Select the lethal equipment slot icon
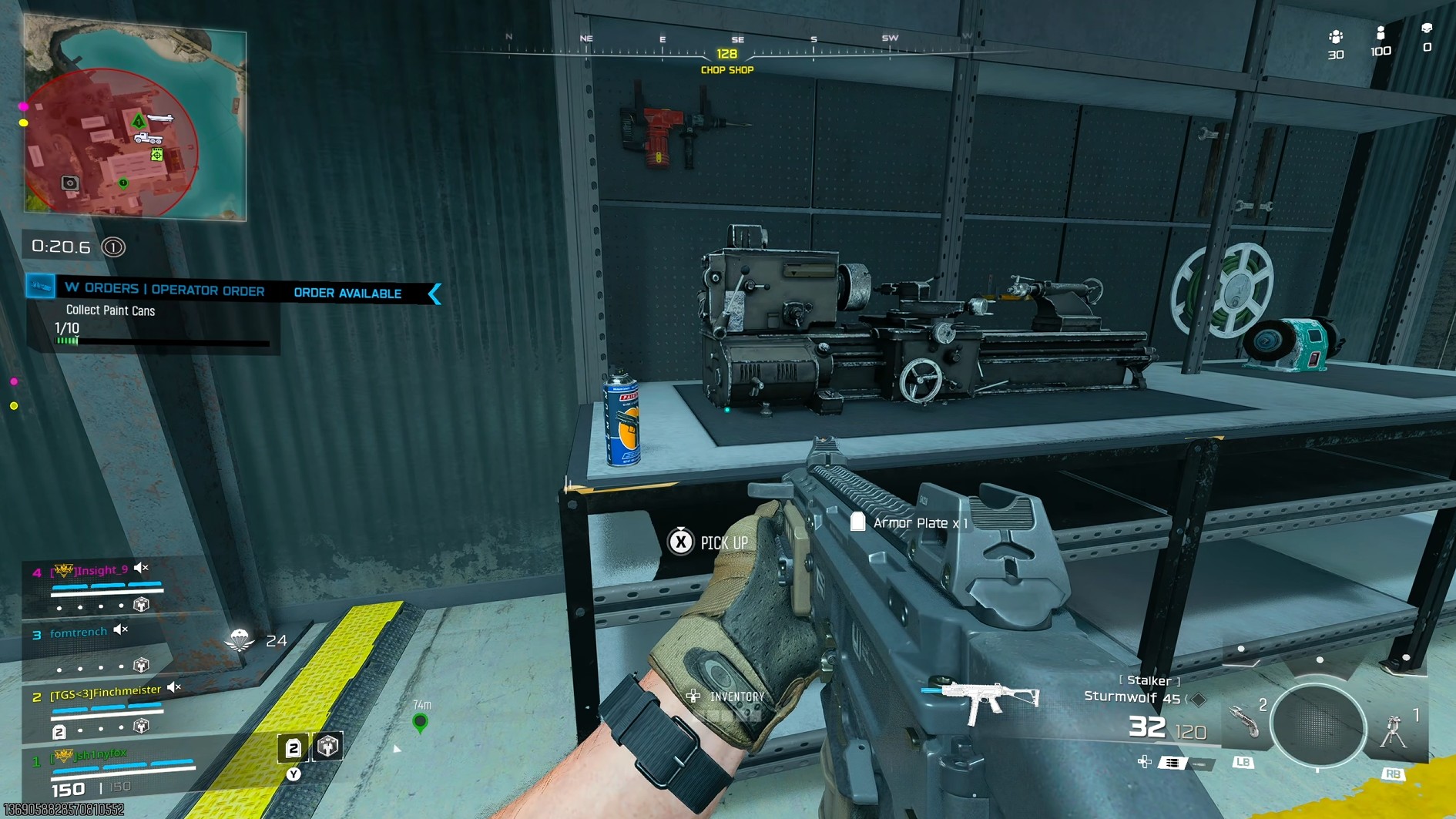The height and width of the screenshot is (819, 1456). (x=1243, y=723)
